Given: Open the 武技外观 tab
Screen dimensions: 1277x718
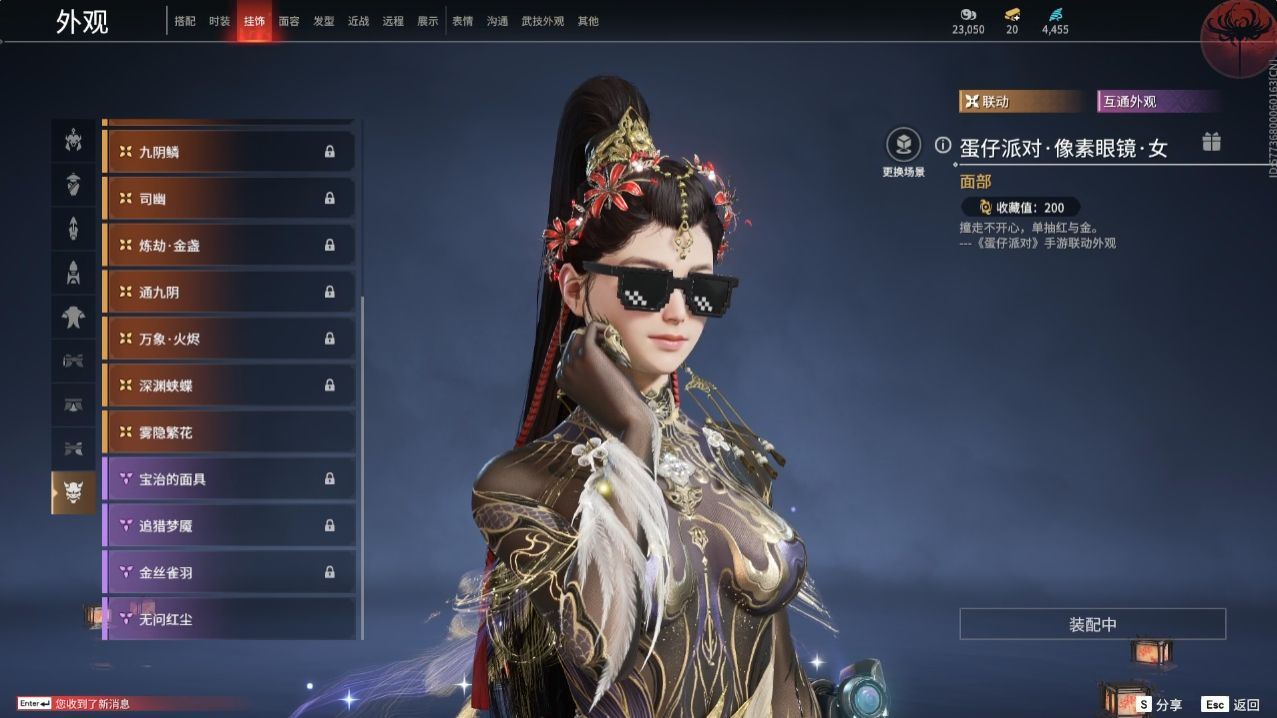Looking at the screenshot, I should coord(543,21).
